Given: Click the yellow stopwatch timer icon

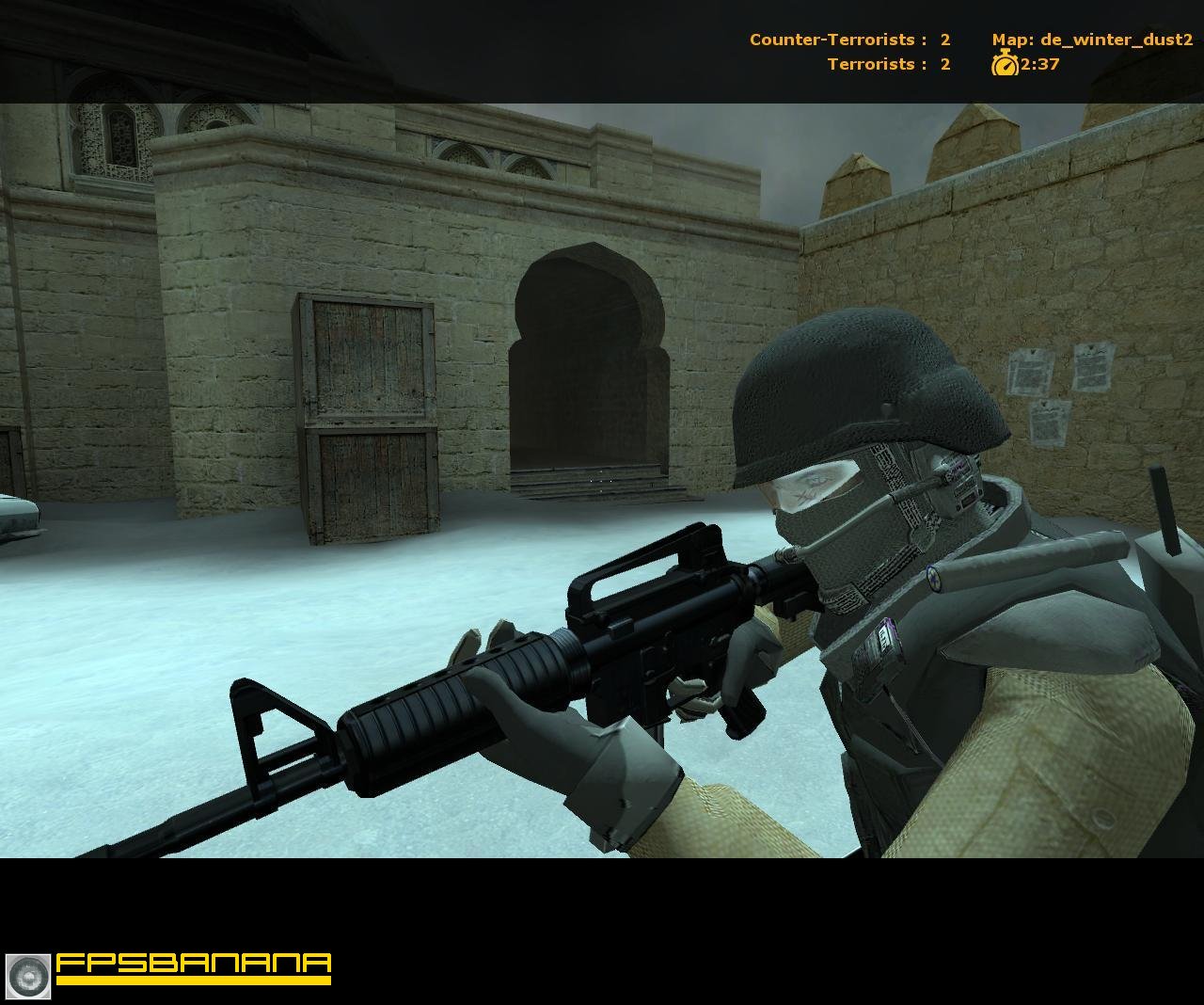Looking at the screenshot, I should point(1006,66).
